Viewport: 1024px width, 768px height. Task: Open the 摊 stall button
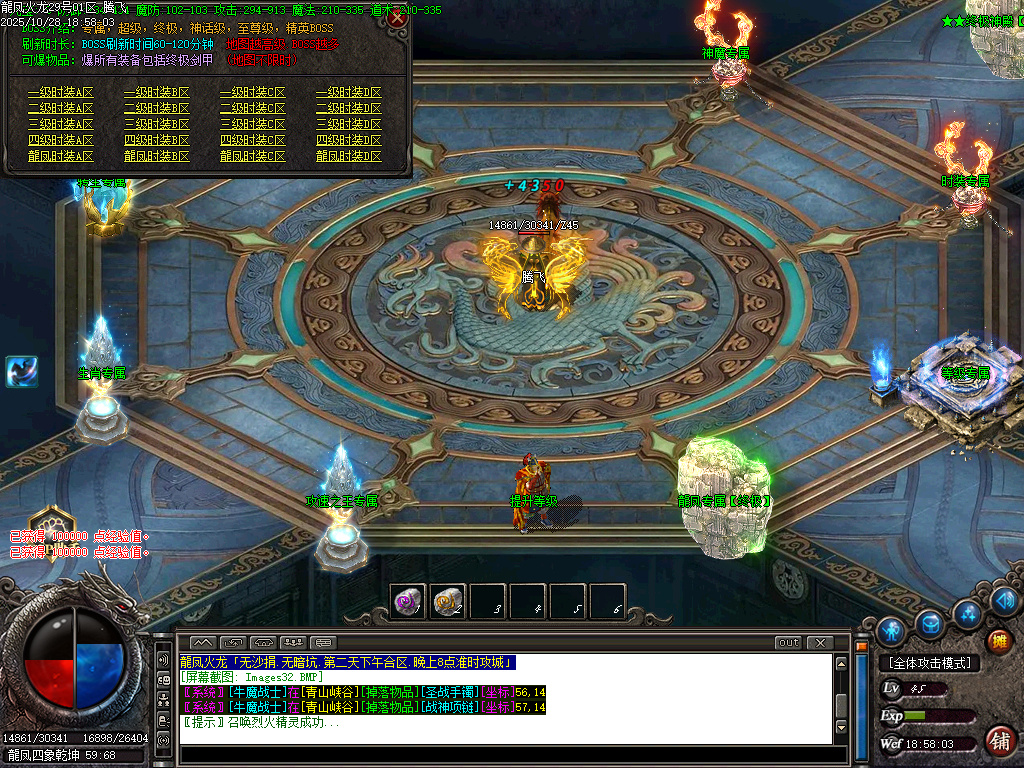(997, 641)
